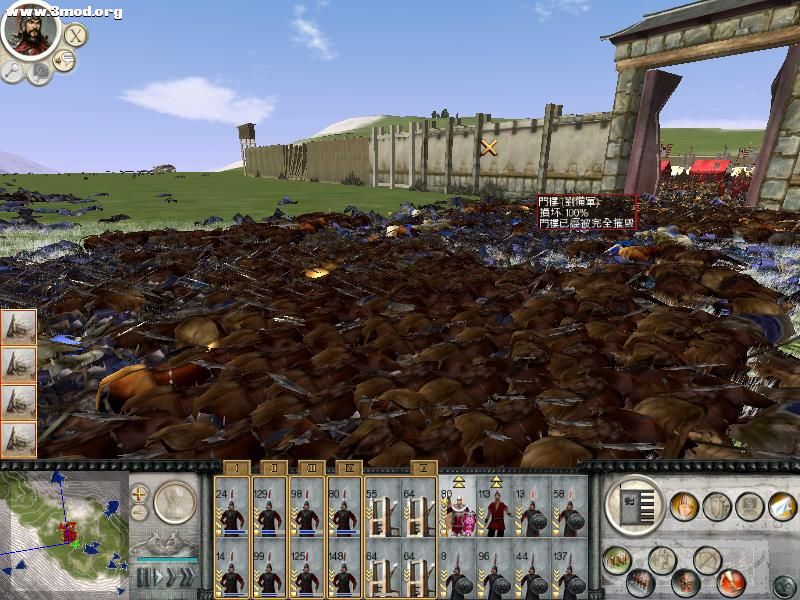This screenshot has width=800, height=600.
Task: Select the unit card with 148 soldiers
Action: [344, 567]
